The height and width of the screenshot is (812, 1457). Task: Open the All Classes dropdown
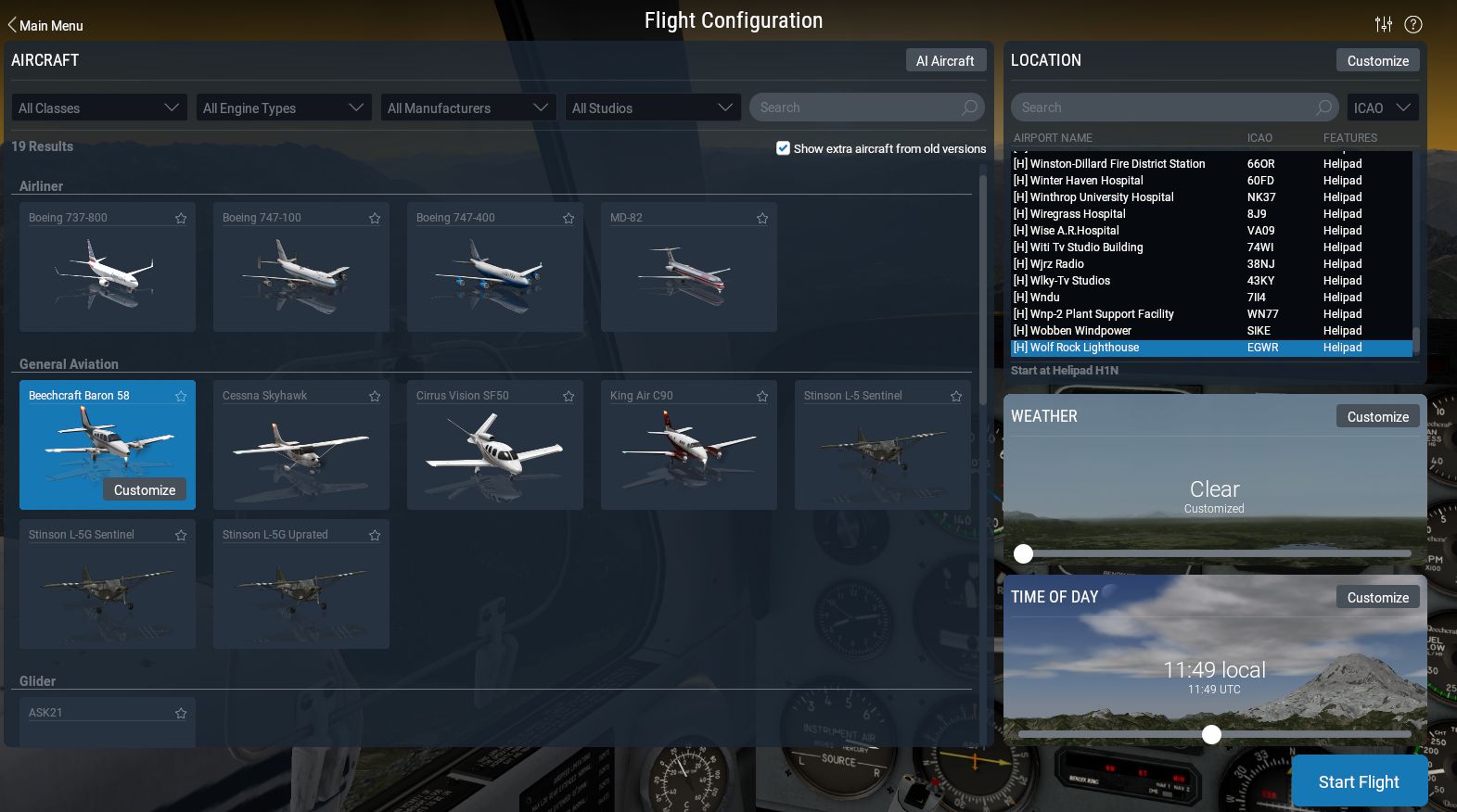point(98,107)
